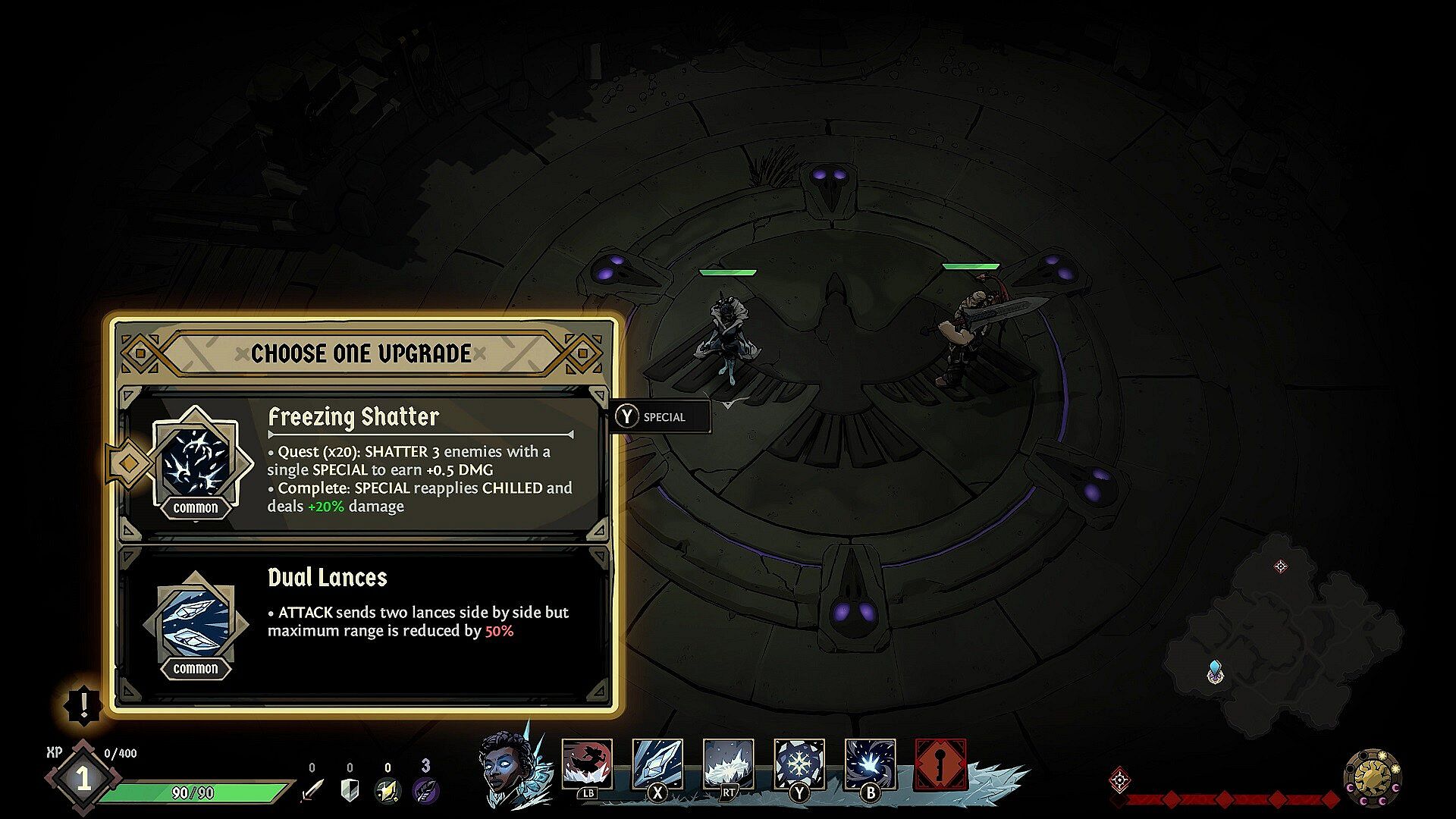The width and height of the screenshot is (1456, 819).
Task: Select the blue-faced character portrait
Action: (x=507, y=766)
